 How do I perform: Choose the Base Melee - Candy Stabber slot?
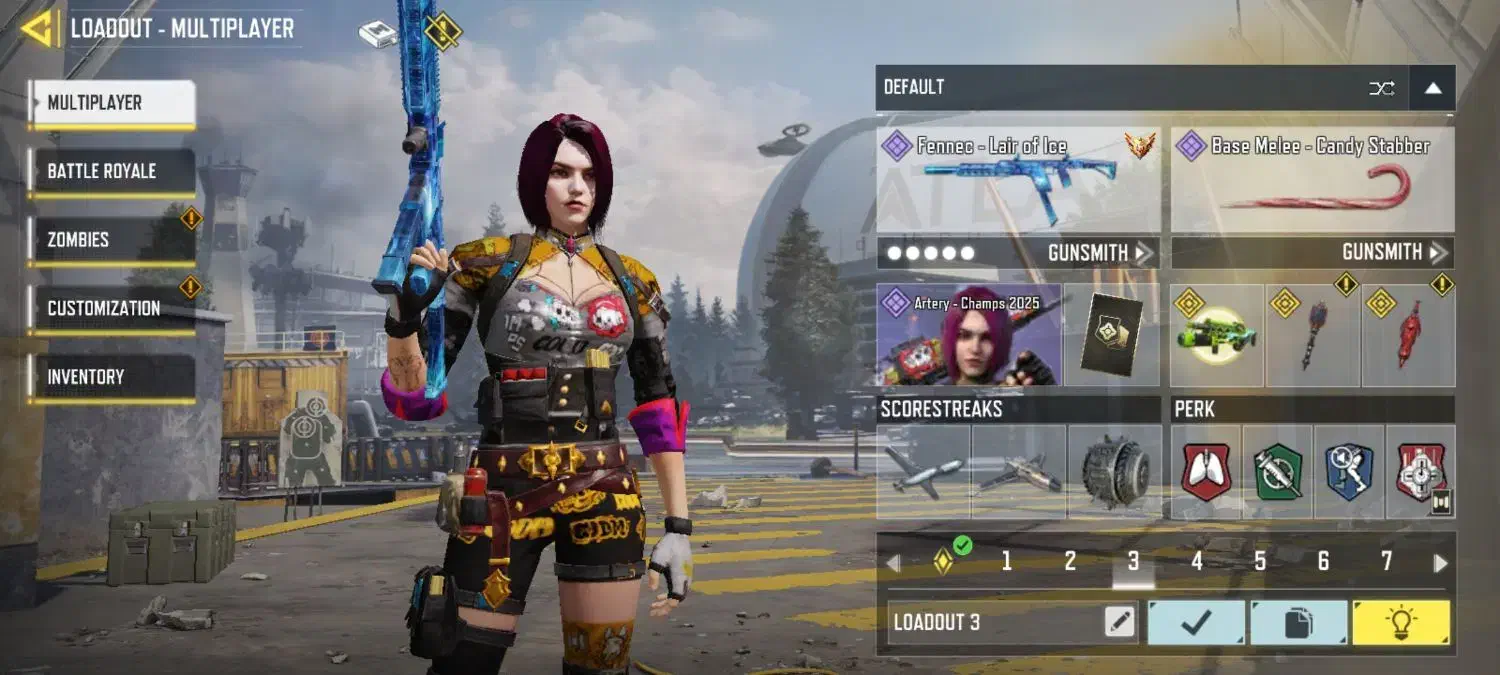[1312, 180]
